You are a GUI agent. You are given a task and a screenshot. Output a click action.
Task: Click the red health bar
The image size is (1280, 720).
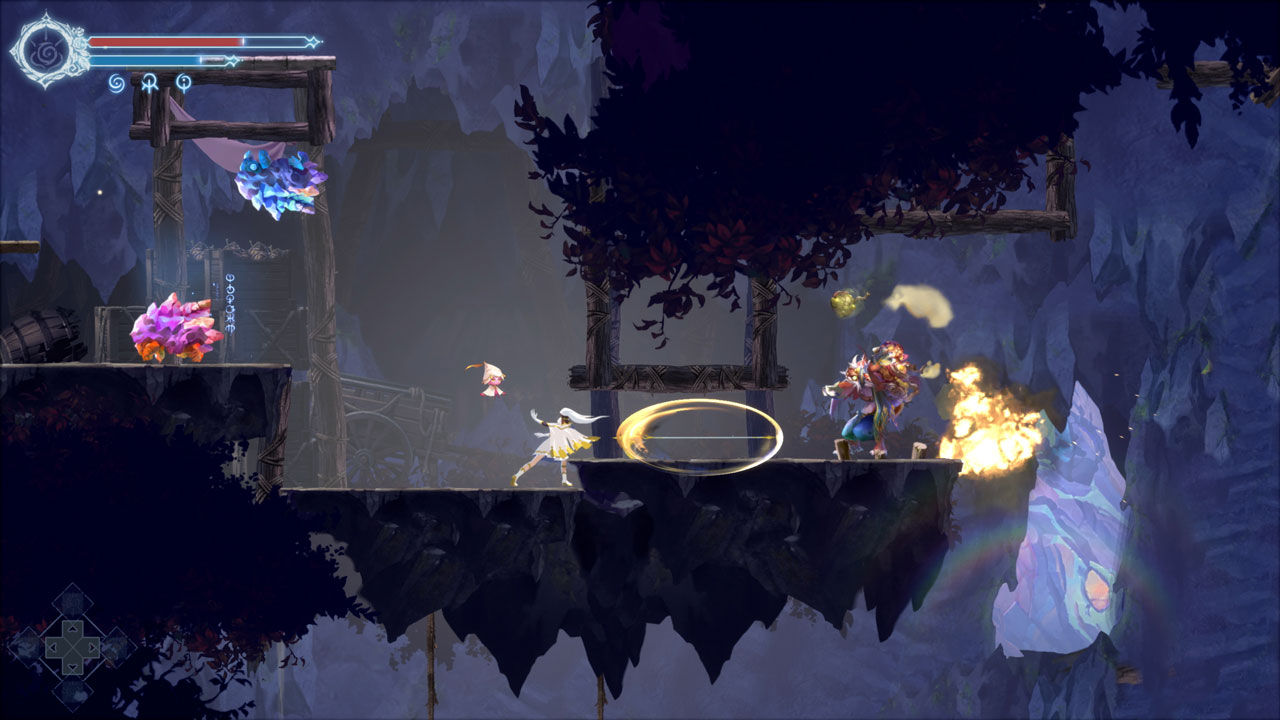[x=170, y=40]
